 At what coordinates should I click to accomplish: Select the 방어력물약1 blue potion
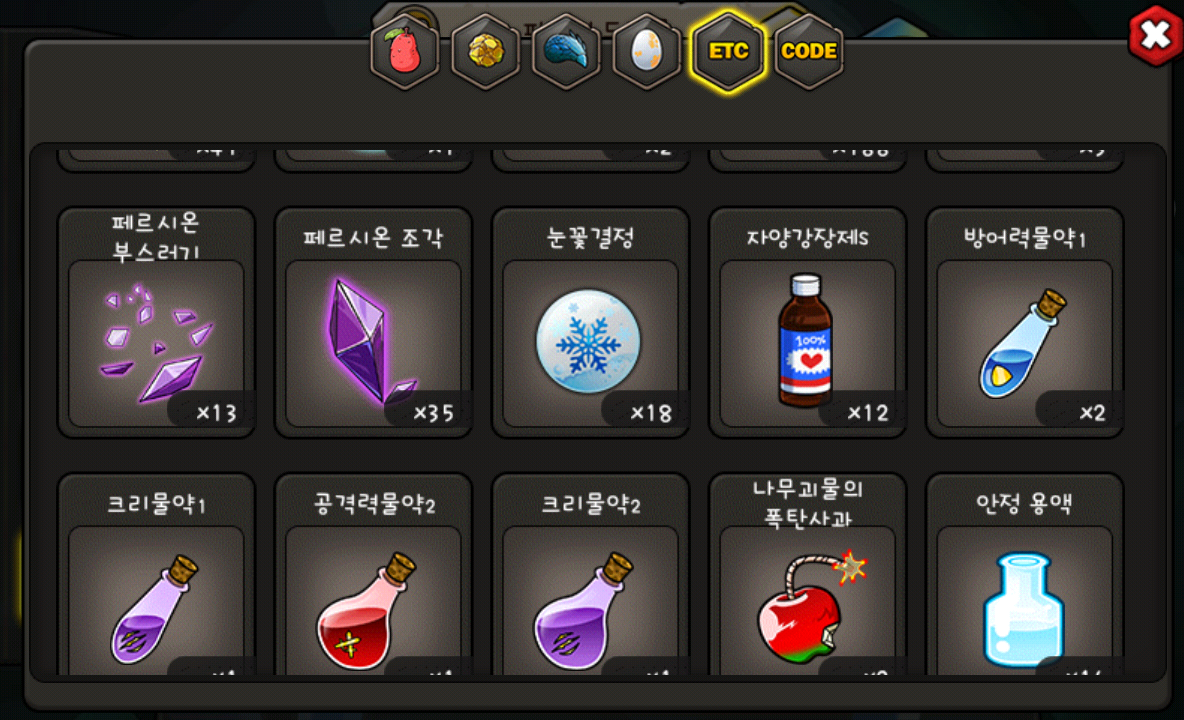pyautogui.click(x=1024, y=342)
